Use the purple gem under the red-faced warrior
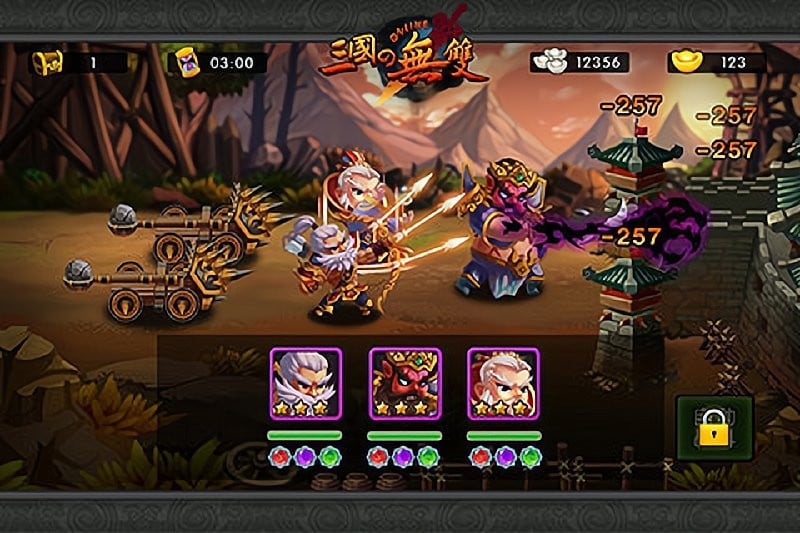 pyautogui.click(x=404, y=459)
